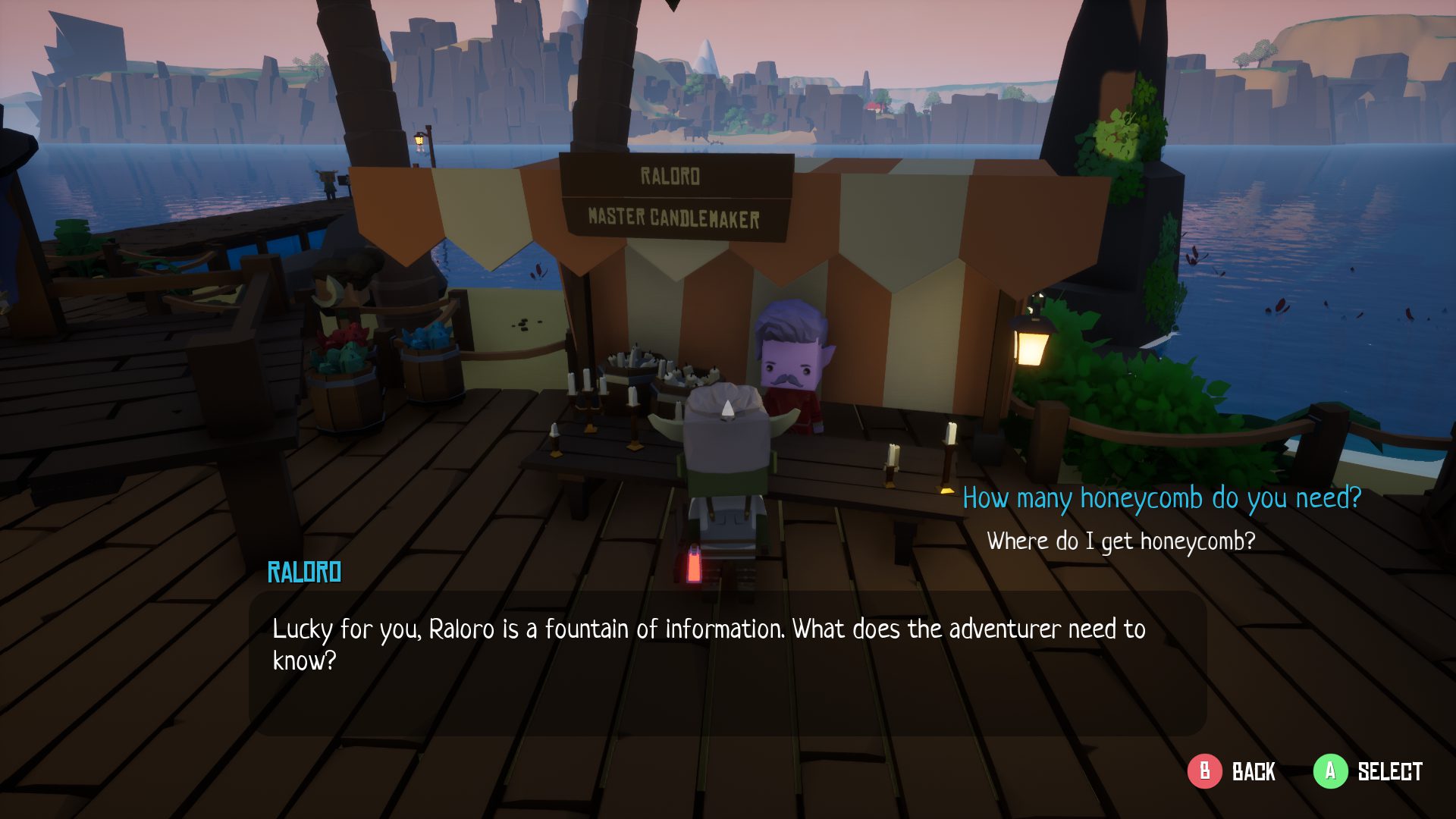Ask how many honeycomb do you need
The width and height of the screenshot is (1456, 819).
point(1162,498)
